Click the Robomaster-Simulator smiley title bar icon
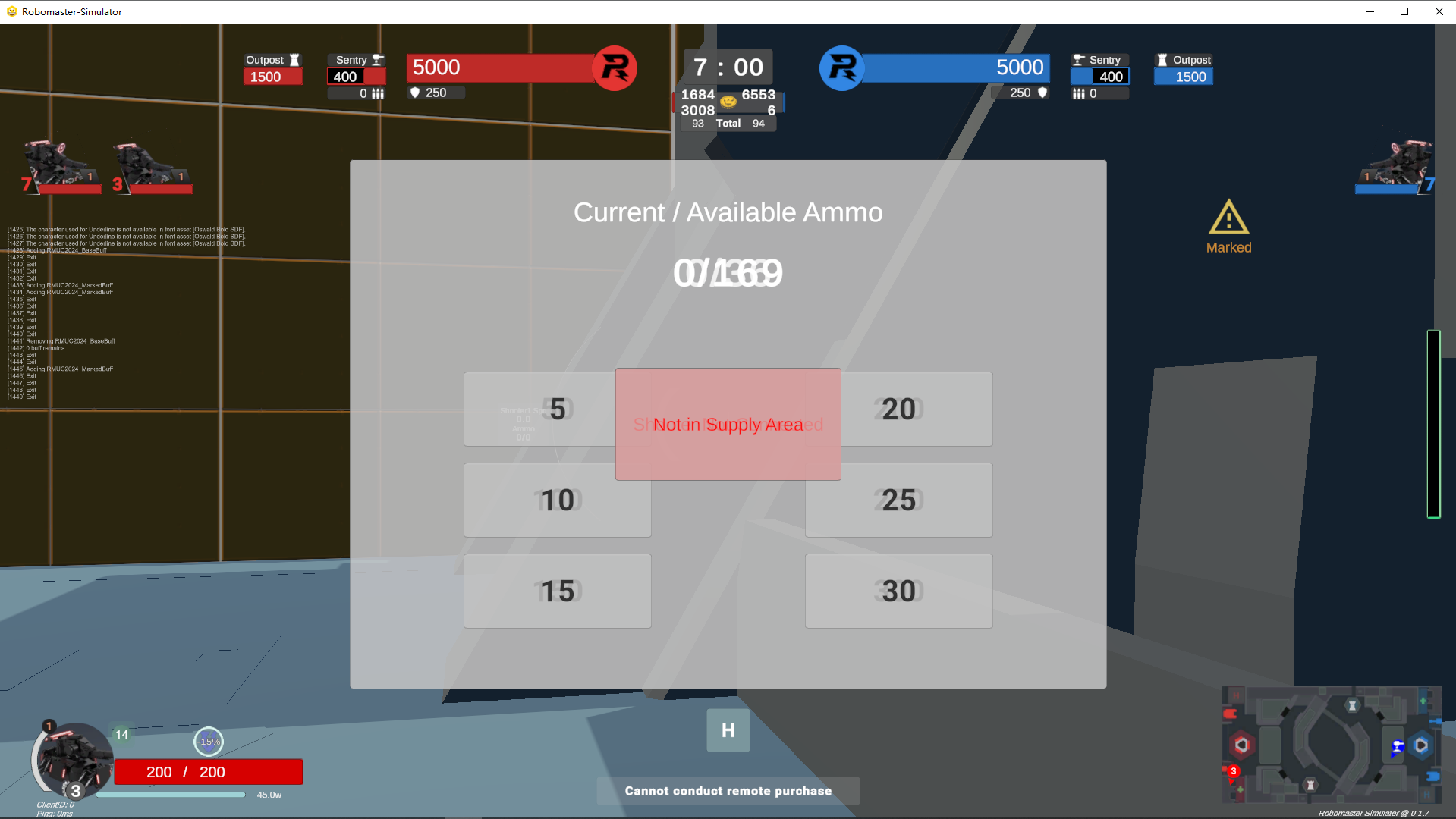The width and height of the screenshot is (1456, 819). 11,11
